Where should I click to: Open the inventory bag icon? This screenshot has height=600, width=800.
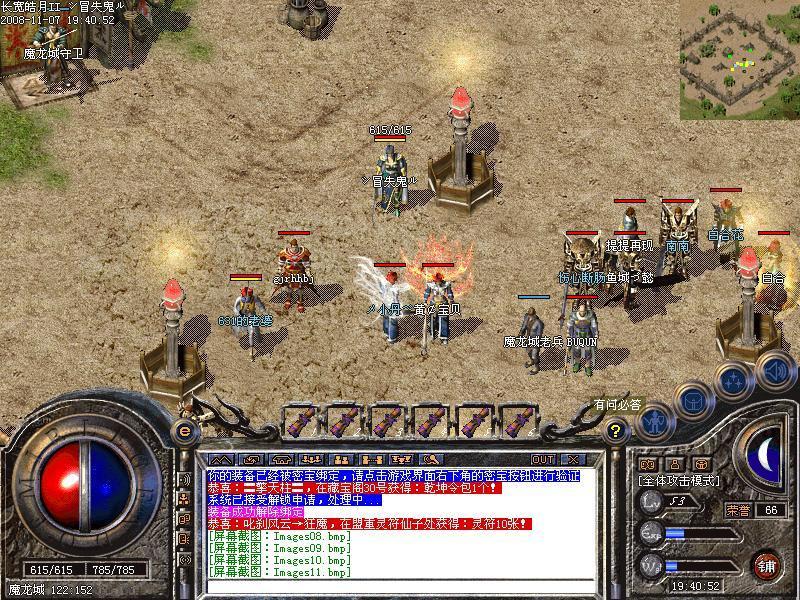tap(694, 401)
